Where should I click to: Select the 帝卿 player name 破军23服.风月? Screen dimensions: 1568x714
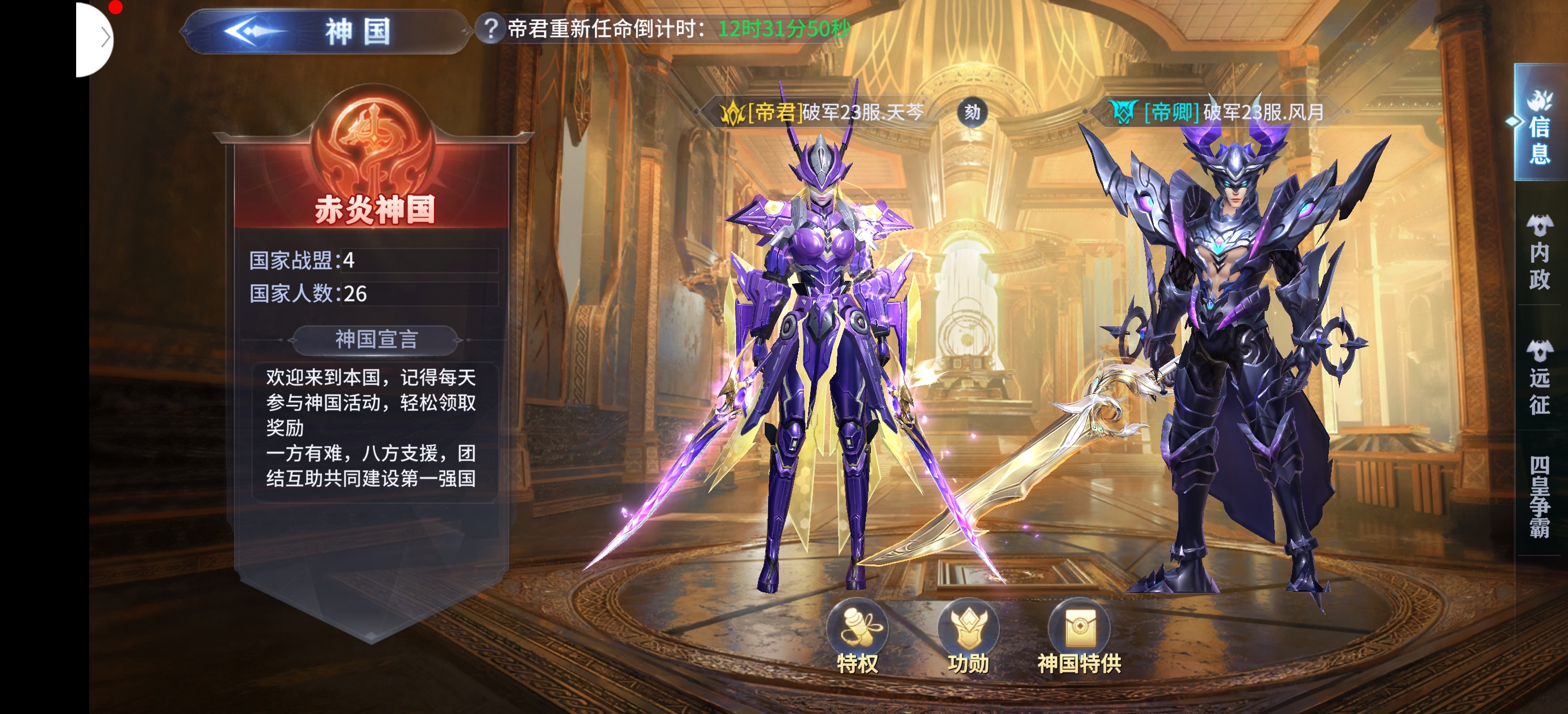point(1263,112)
